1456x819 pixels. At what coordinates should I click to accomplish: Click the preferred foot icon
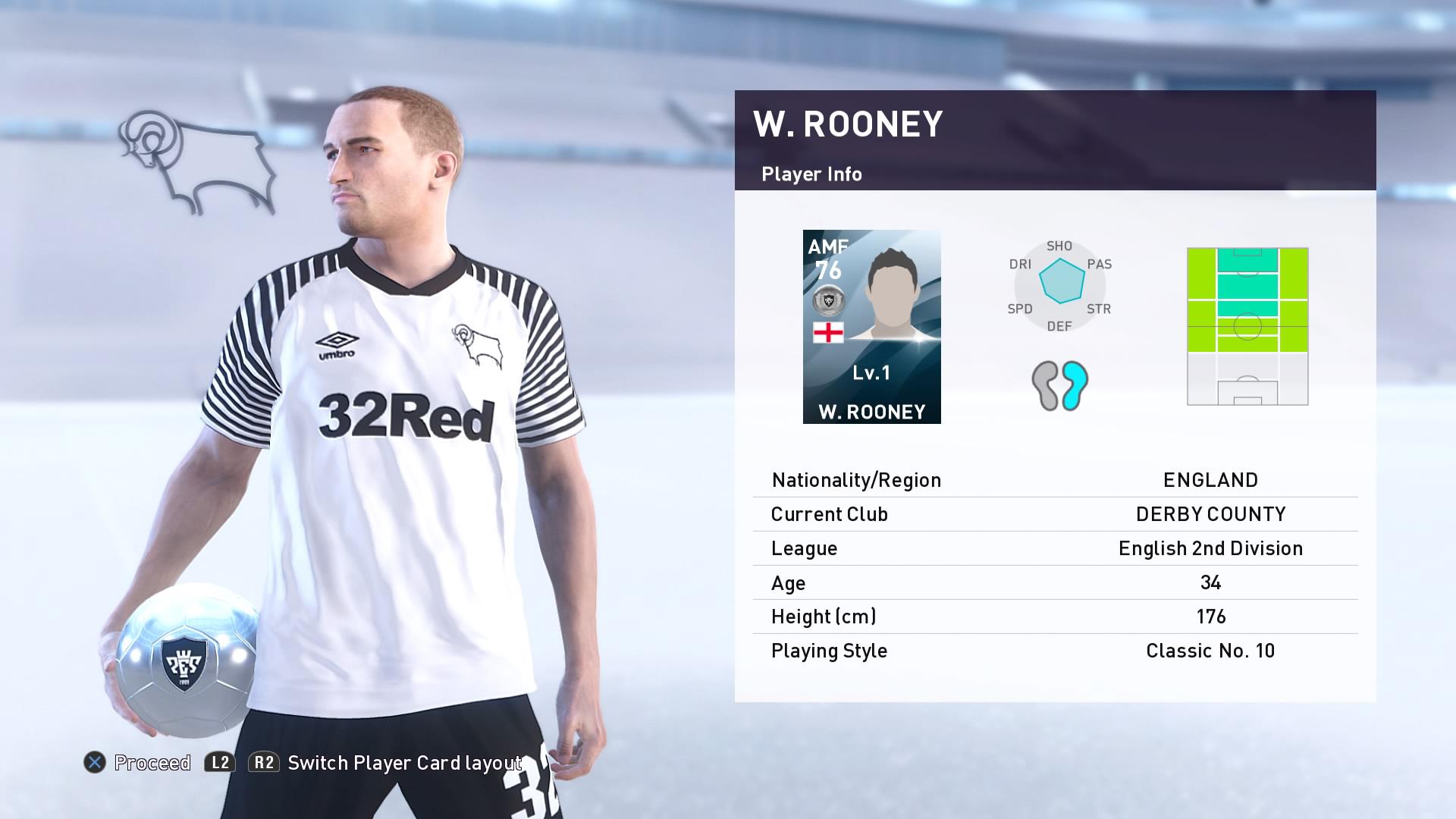point(1059,385)
